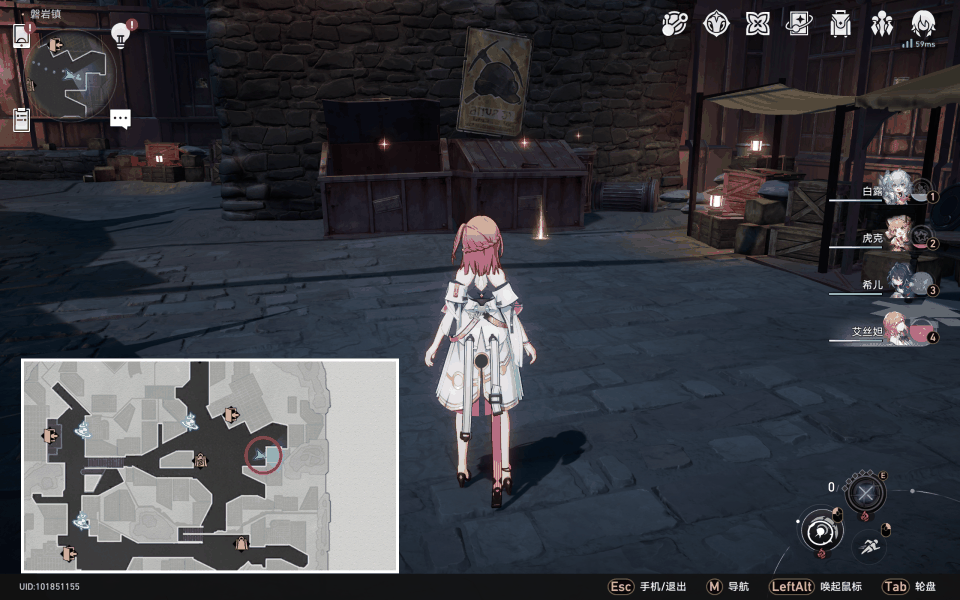Open the lightbulb tutorial tips
Image resolution: width=960 pixels, height=600 pixels.
click(120, 35)
